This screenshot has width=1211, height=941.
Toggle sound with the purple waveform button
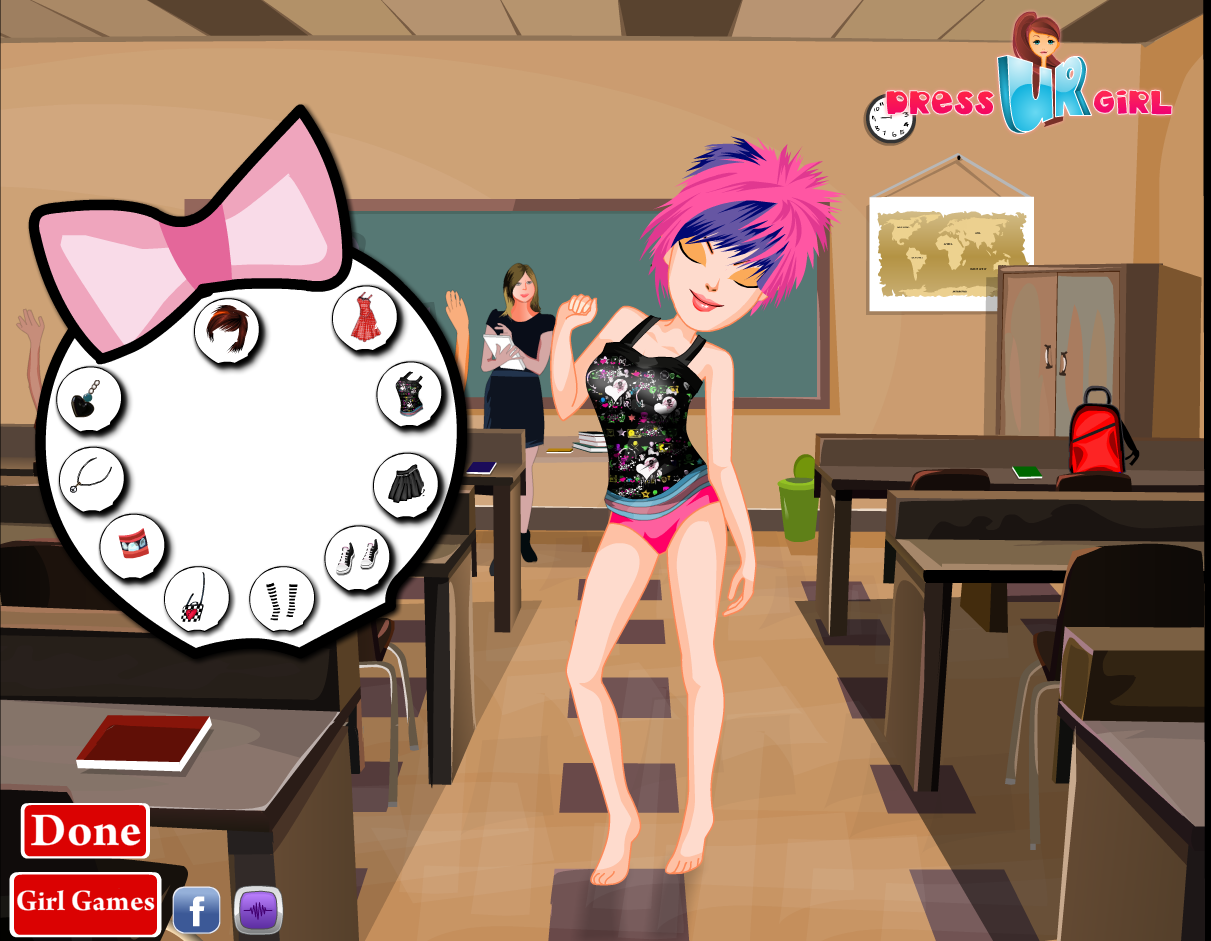pos(259,910)
